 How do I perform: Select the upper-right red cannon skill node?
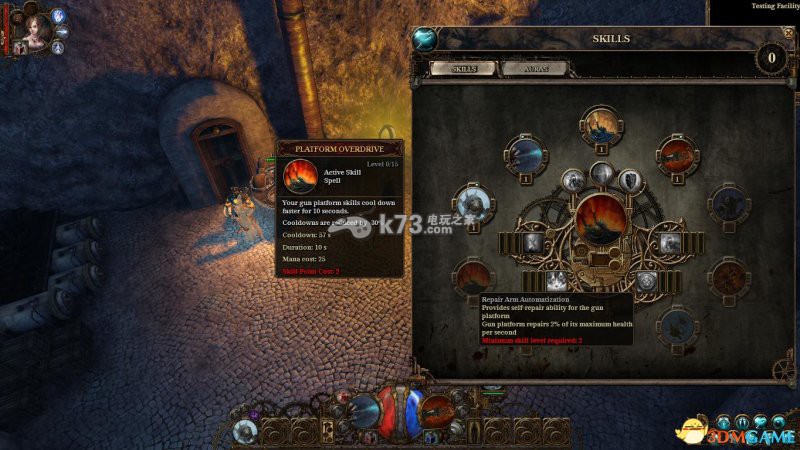(x=677, y=155)
